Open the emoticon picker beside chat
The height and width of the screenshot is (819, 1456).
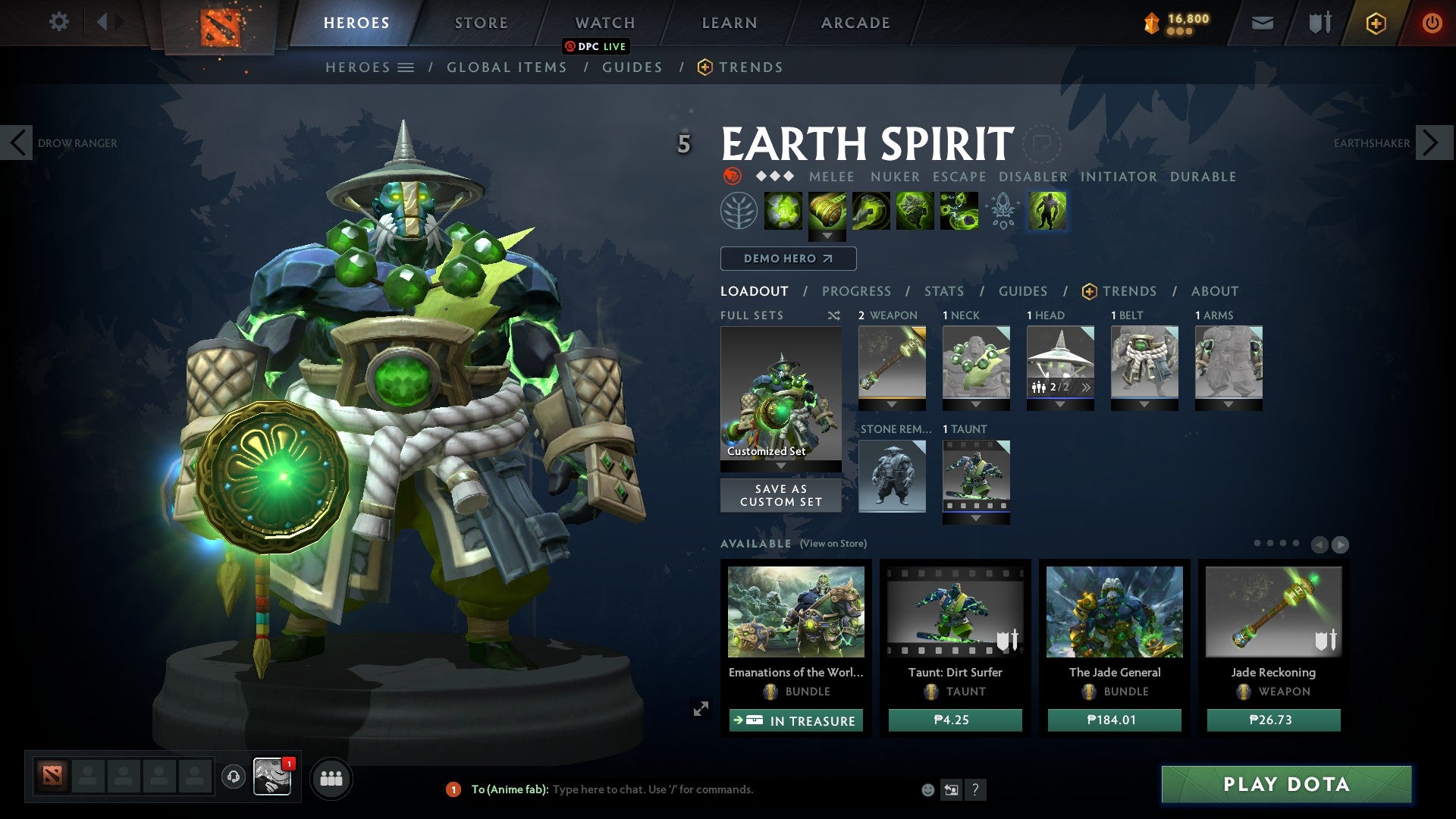tap(927, 789)
